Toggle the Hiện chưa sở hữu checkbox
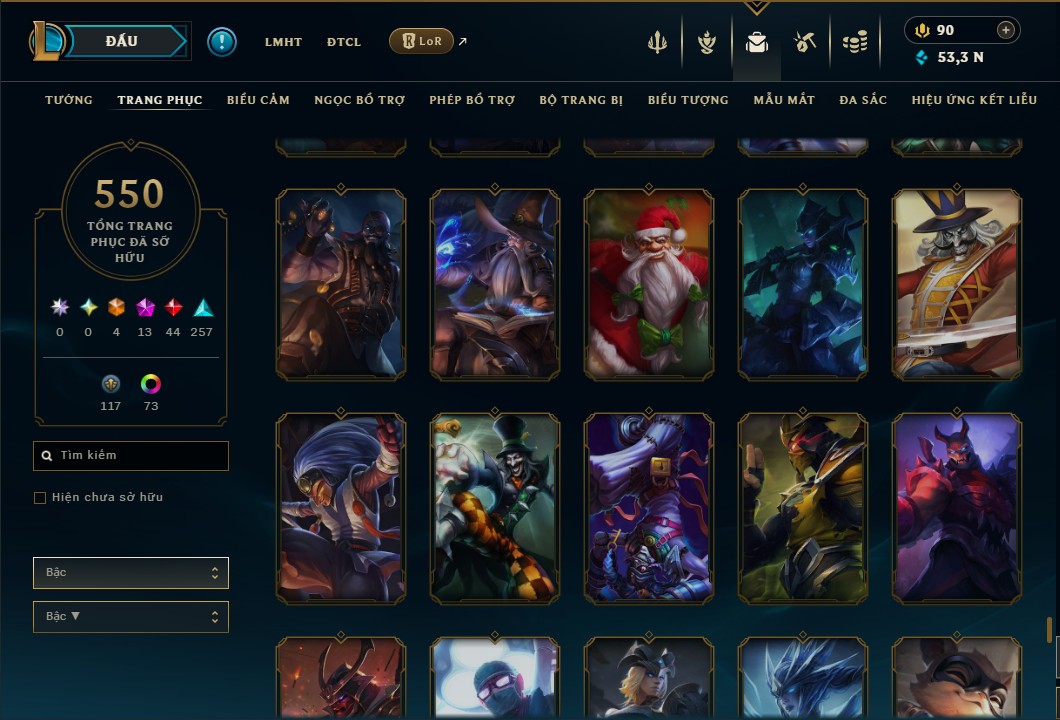 click(x=40, y=498)
